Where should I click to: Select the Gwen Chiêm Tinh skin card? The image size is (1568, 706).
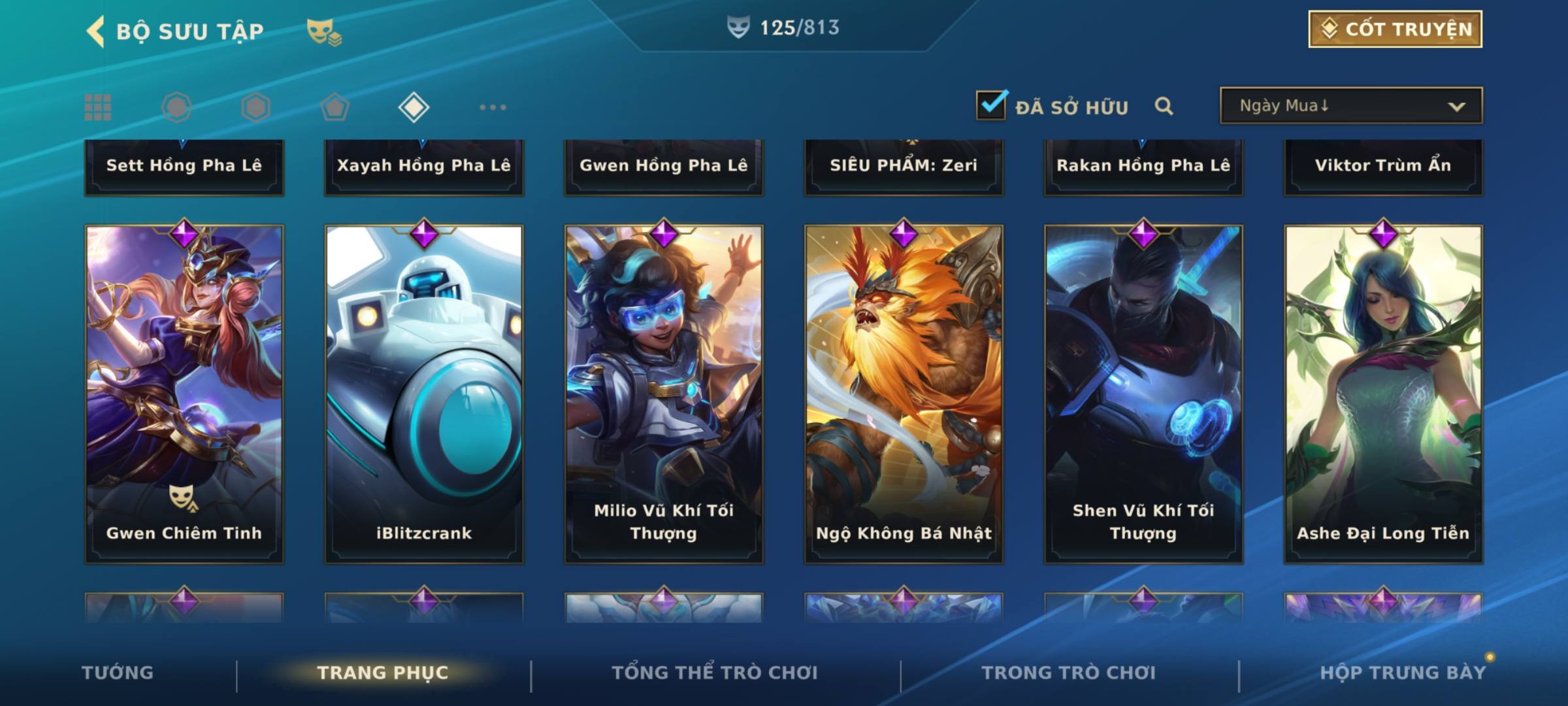184,392
